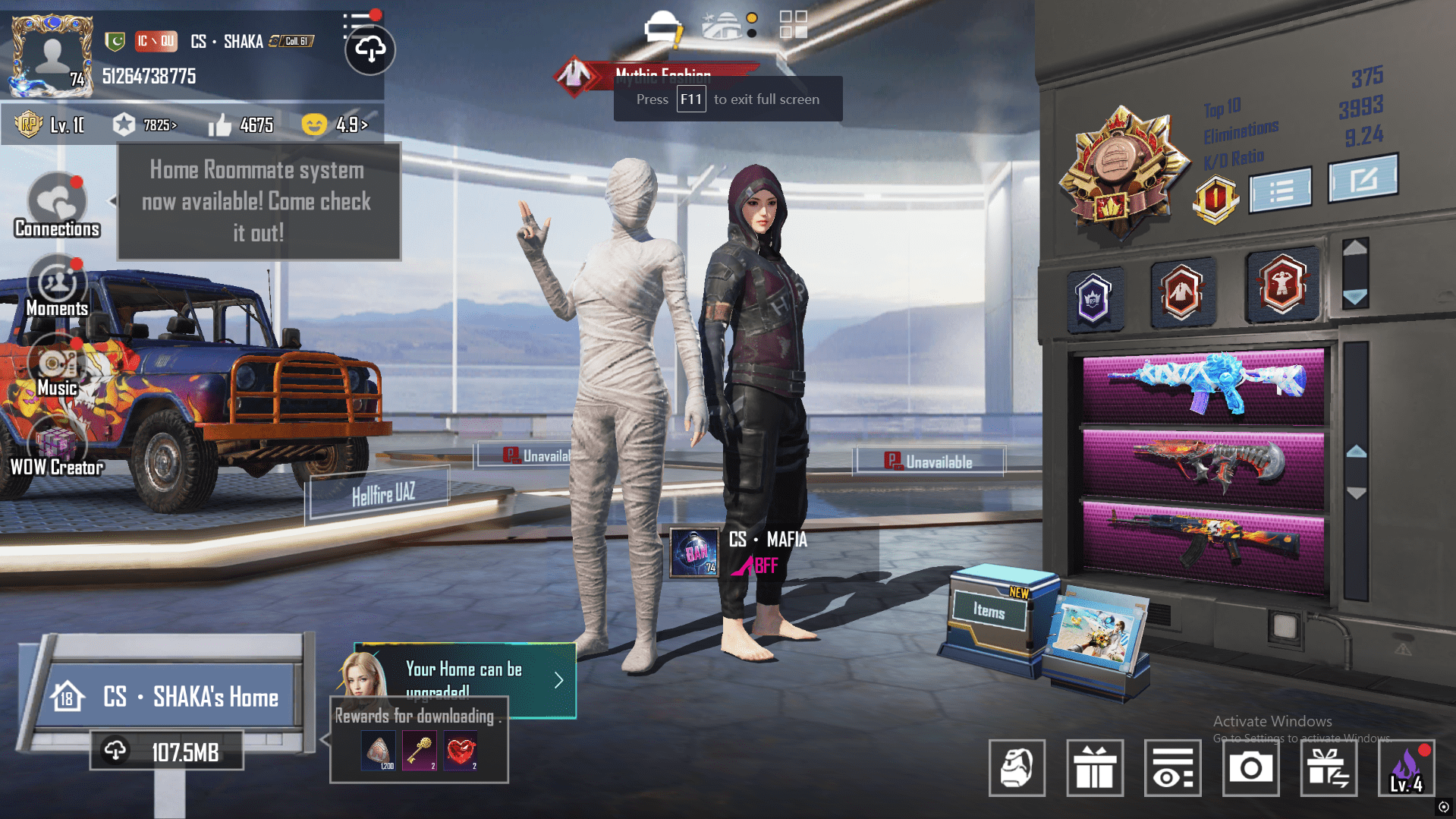Open the gift box icon
This screenshot has width=1456, height=819.
click(x=1095, y=768)
